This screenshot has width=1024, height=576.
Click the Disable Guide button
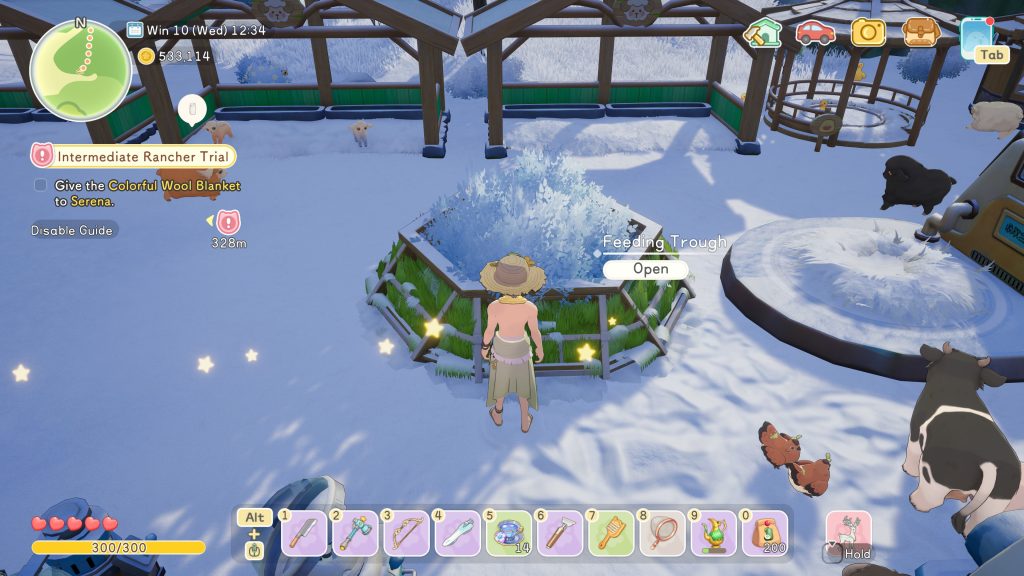(x=74, y=230)
